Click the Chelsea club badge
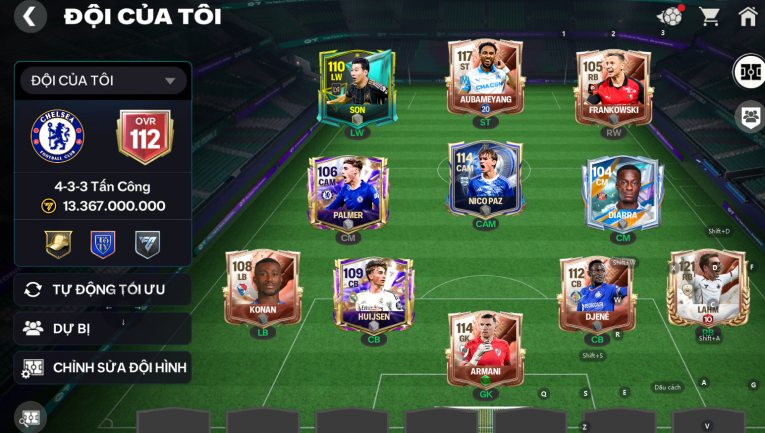765x433 pixels. (57, 137)
